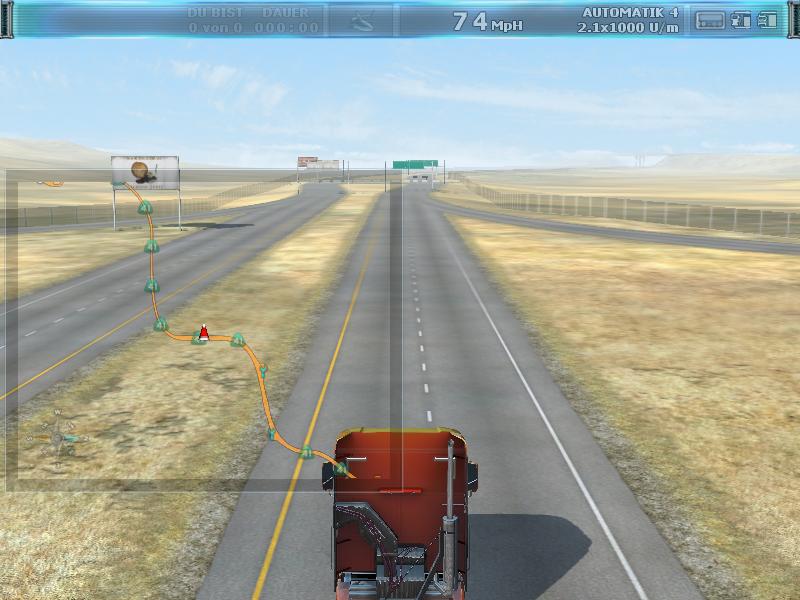Click the compass rose on the map
Viewport: 800px width, 600px height.
(58, 437)
